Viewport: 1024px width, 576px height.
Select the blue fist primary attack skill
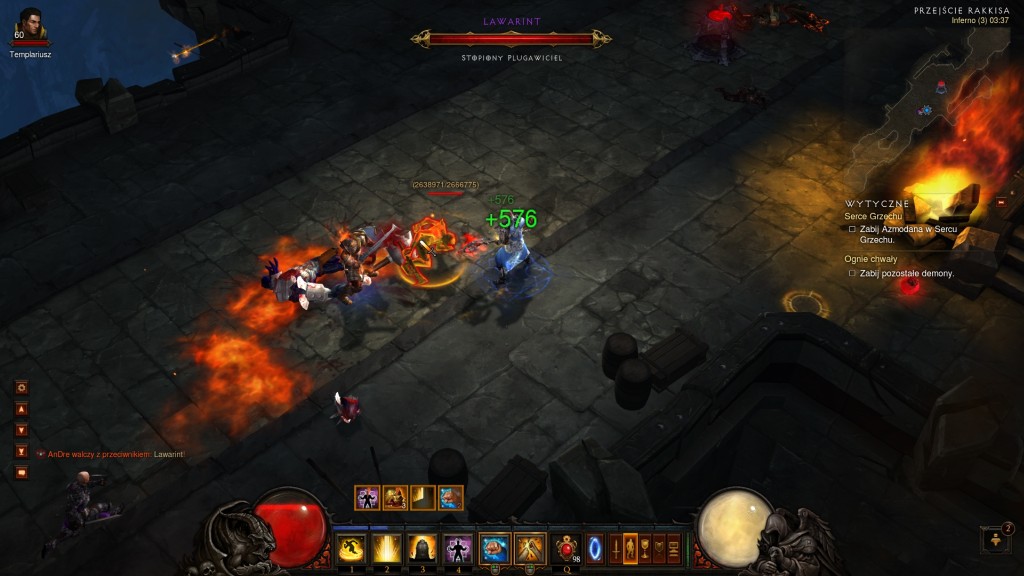[495, 548]
